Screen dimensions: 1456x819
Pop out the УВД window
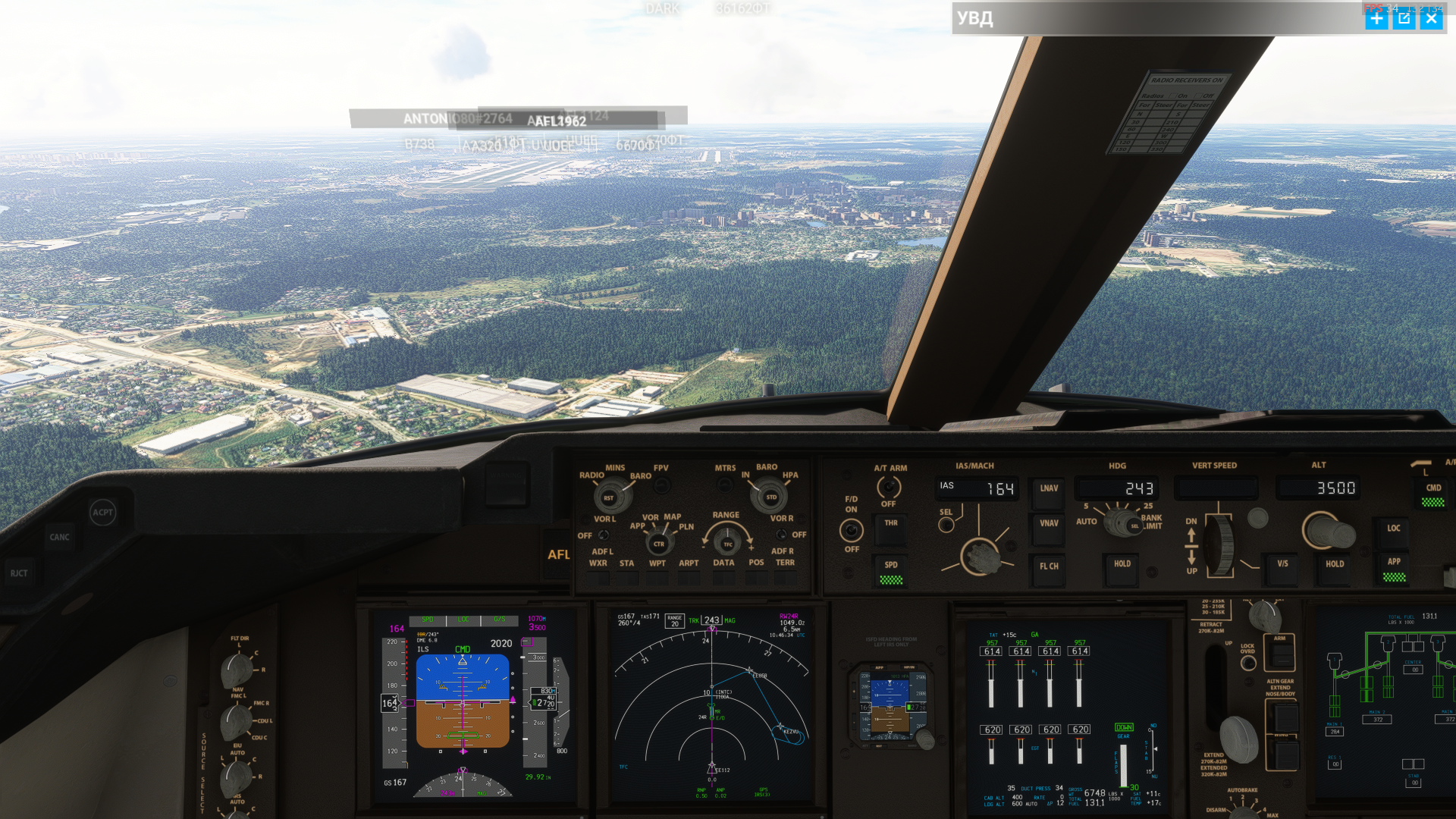(1404, 19)
